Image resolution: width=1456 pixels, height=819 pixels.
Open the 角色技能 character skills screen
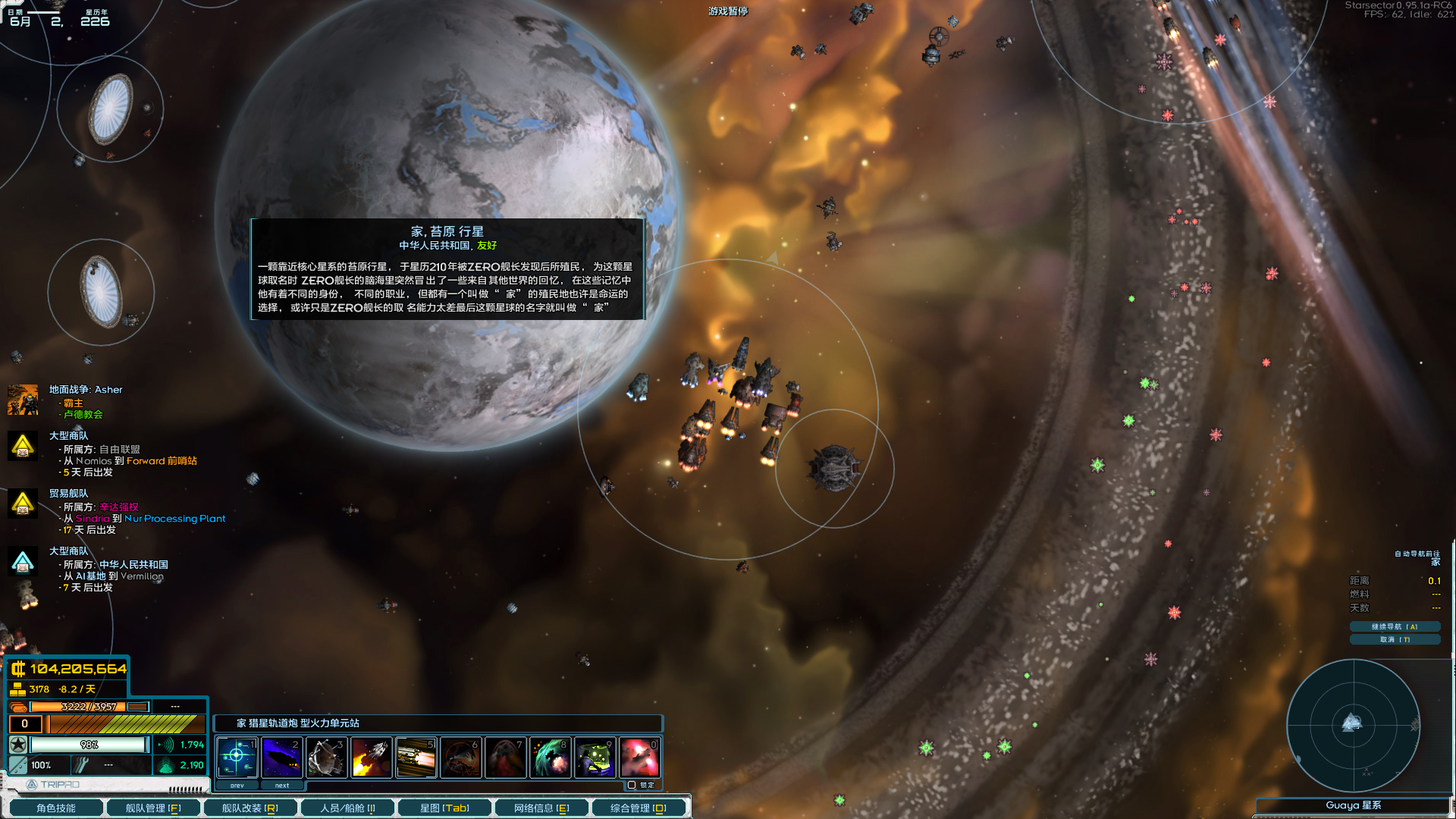point(55,808)
